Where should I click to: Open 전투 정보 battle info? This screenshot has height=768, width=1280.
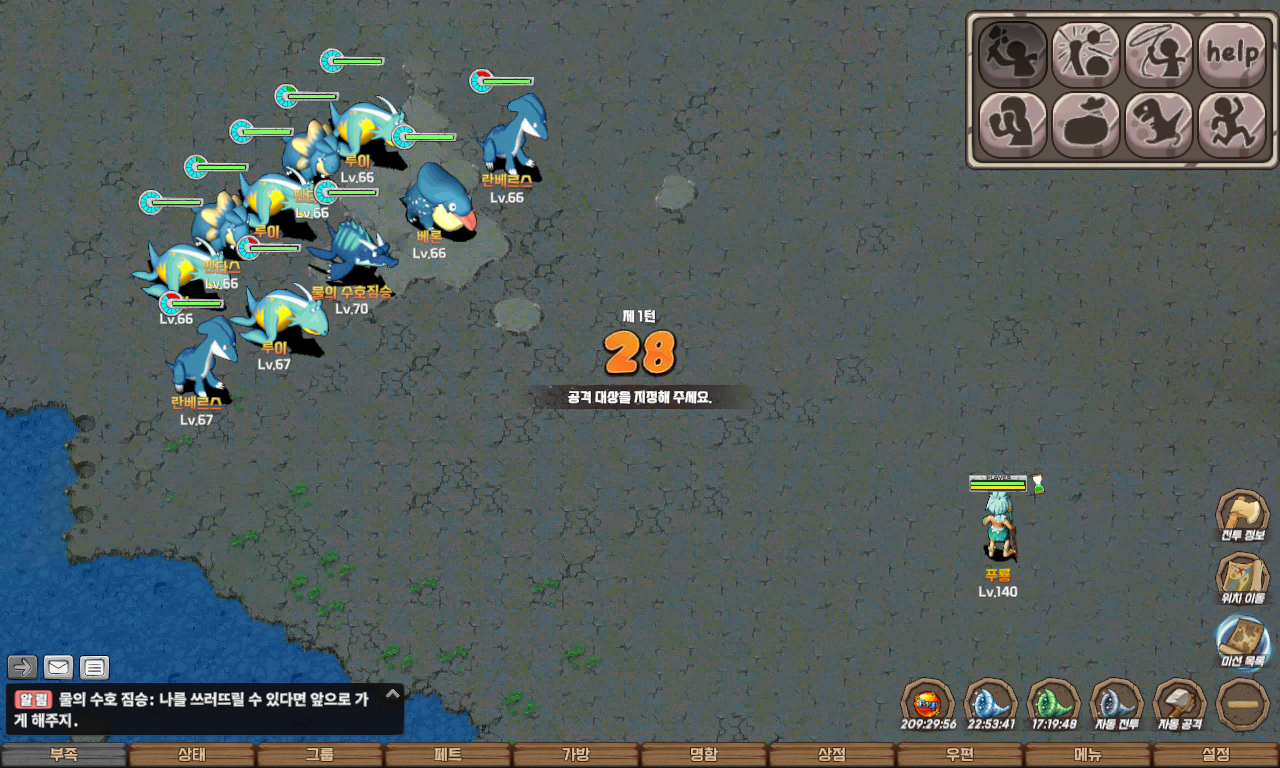pos(1242,516)
